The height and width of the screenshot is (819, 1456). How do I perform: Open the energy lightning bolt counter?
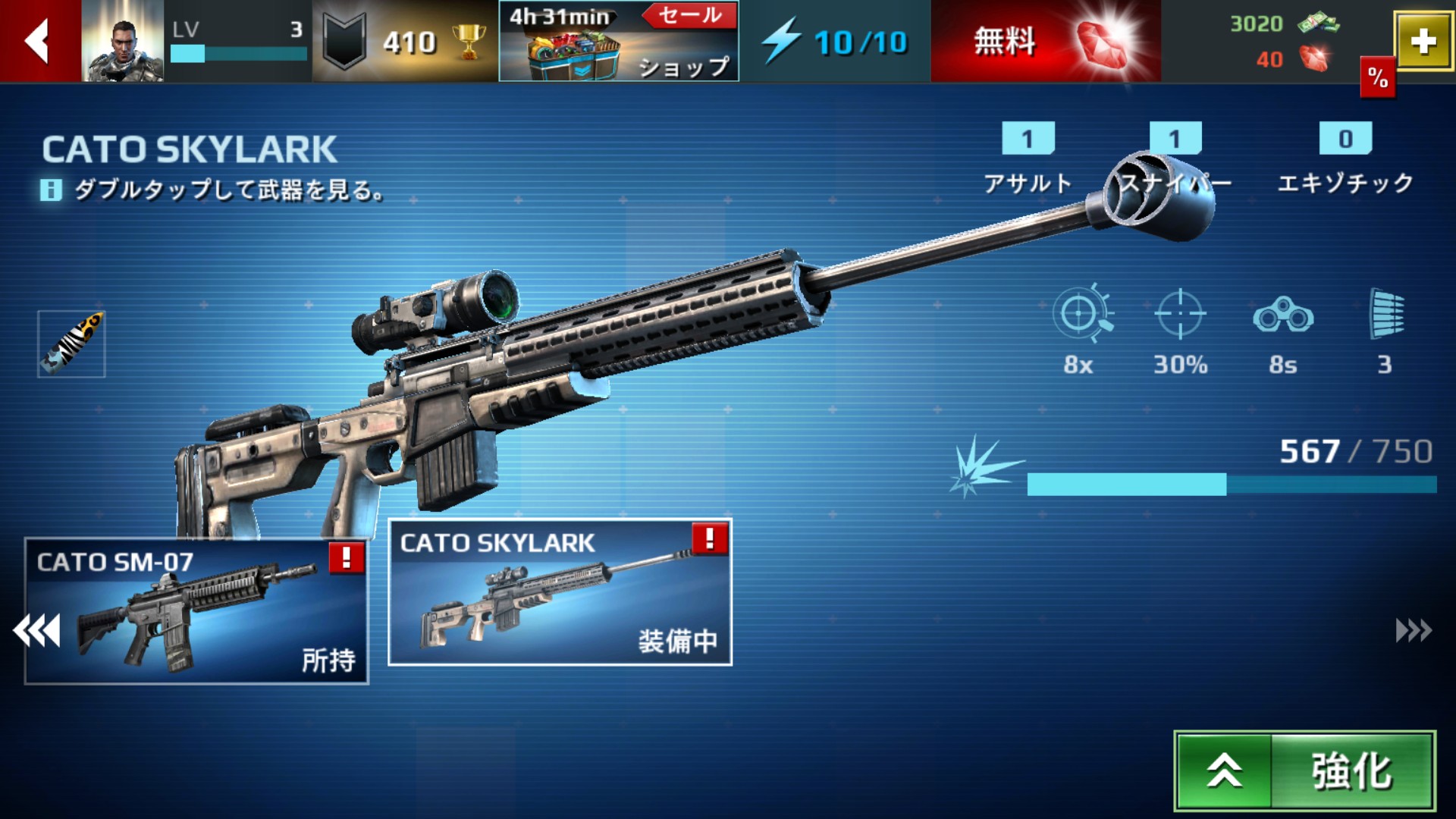[834, 42]
